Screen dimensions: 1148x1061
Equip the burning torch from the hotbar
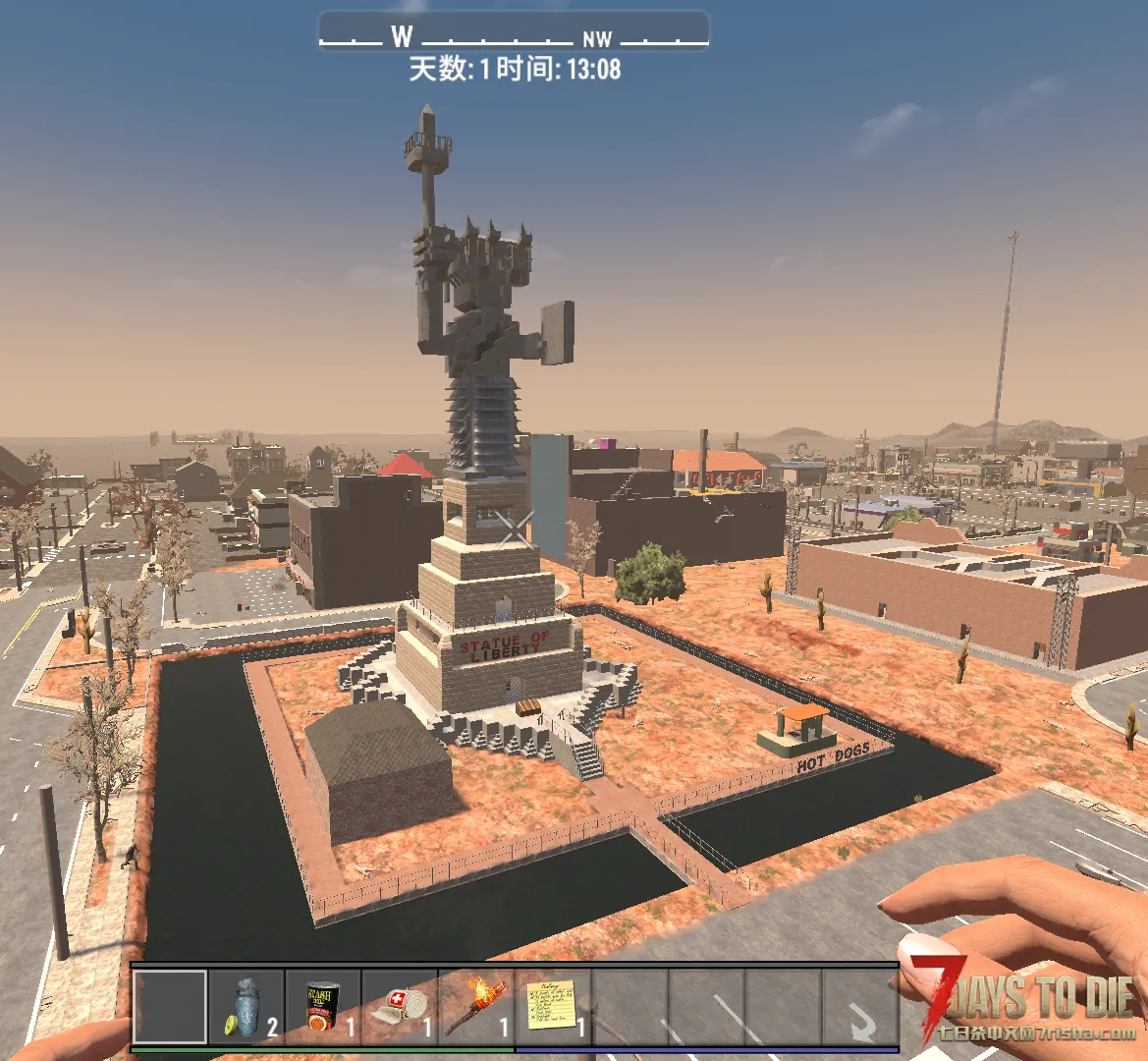coord(476,1007)
